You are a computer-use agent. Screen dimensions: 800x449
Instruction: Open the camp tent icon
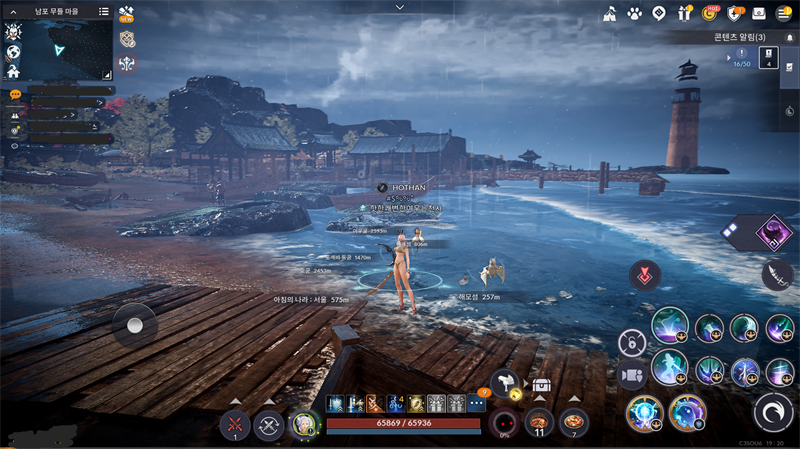point(609,13)
